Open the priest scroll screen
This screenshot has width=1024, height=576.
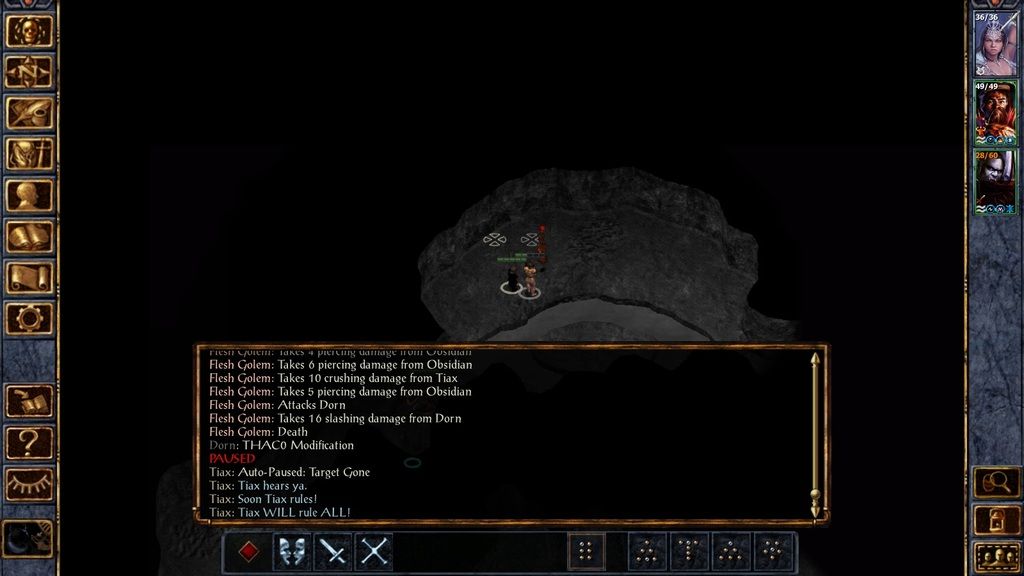(x=29, y=277)
